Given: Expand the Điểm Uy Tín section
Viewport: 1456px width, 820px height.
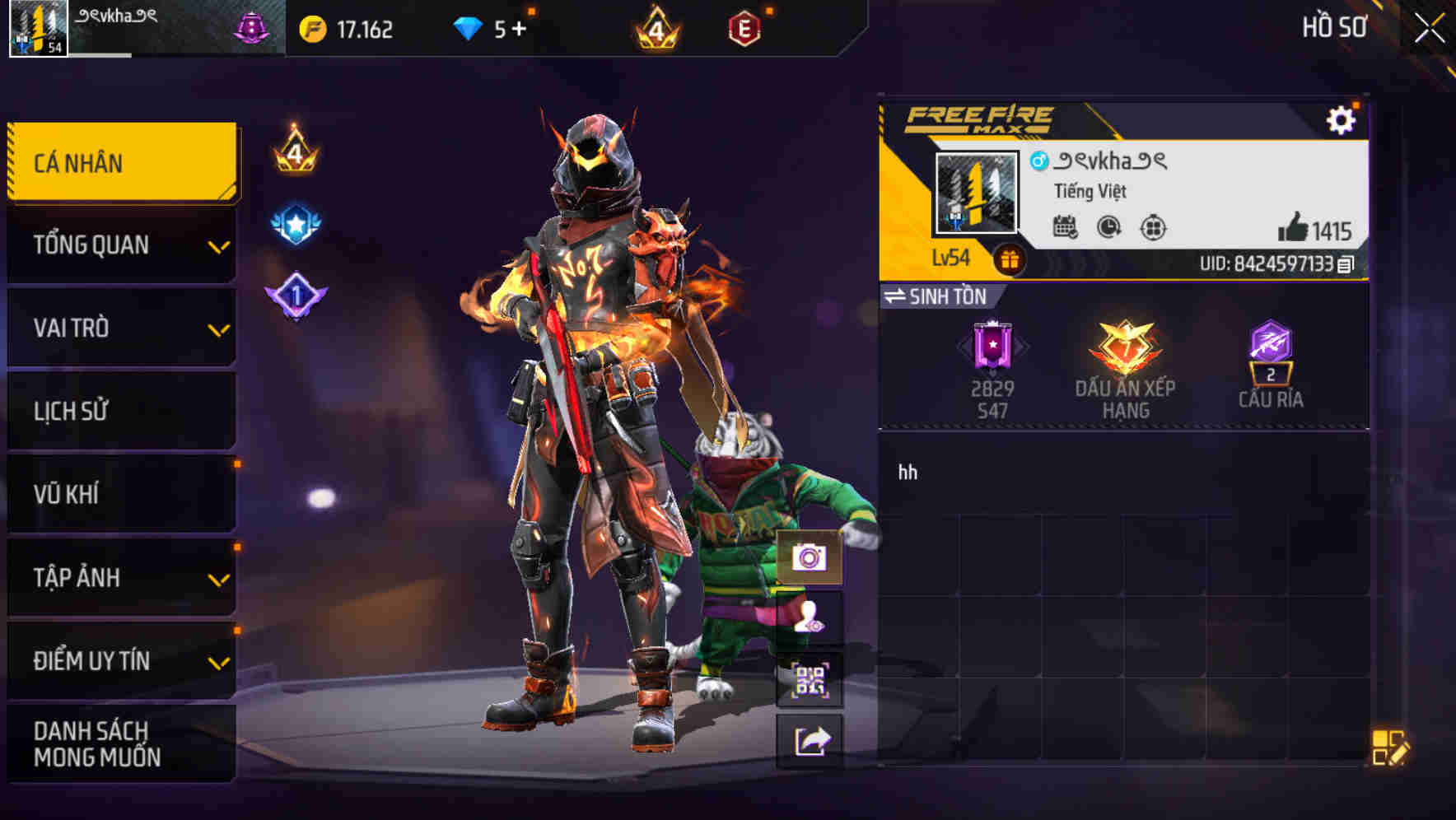Looking at the screenshot, I should point(120,659).
